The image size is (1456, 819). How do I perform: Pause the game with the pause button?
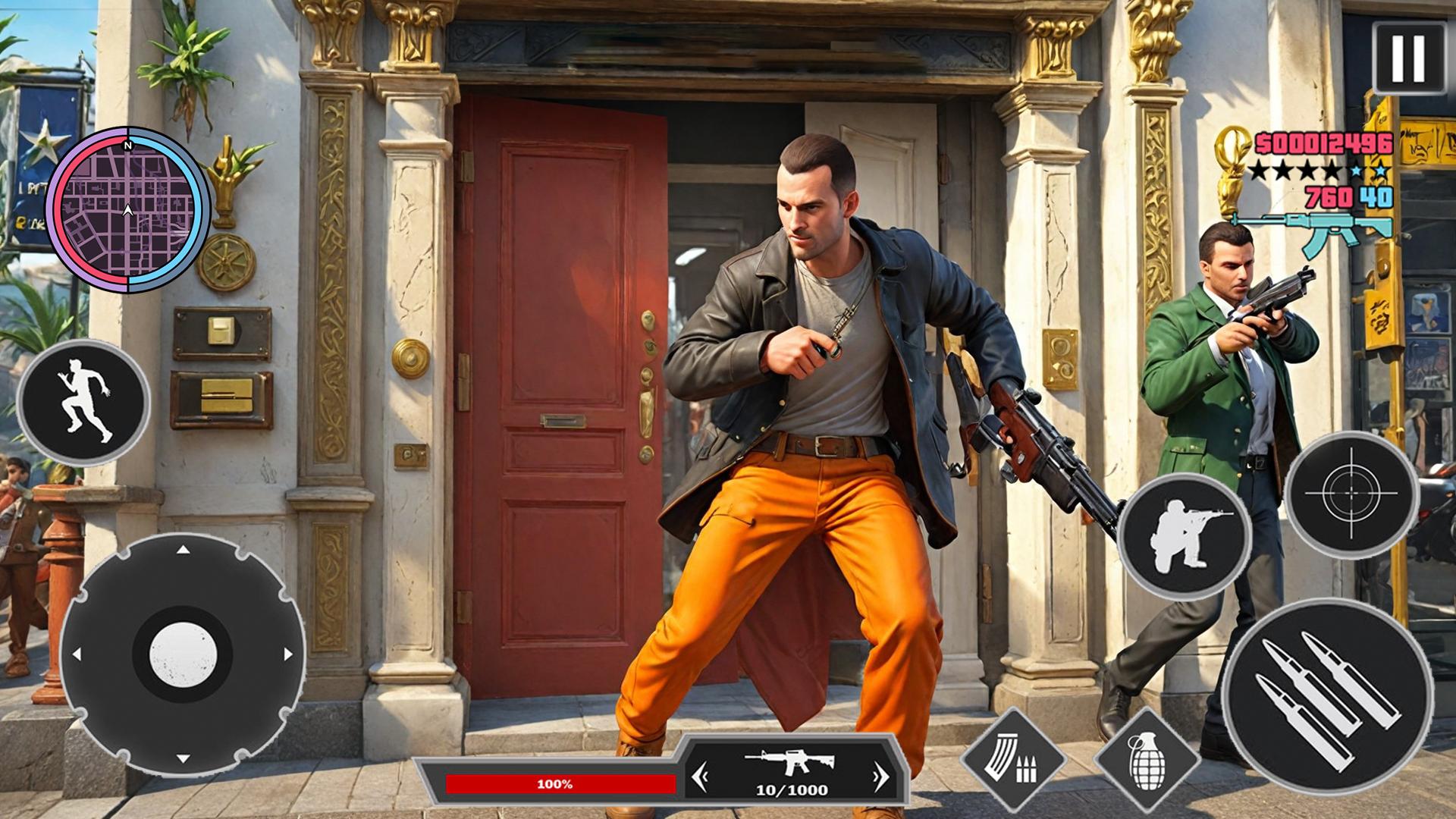point(1408,58)
